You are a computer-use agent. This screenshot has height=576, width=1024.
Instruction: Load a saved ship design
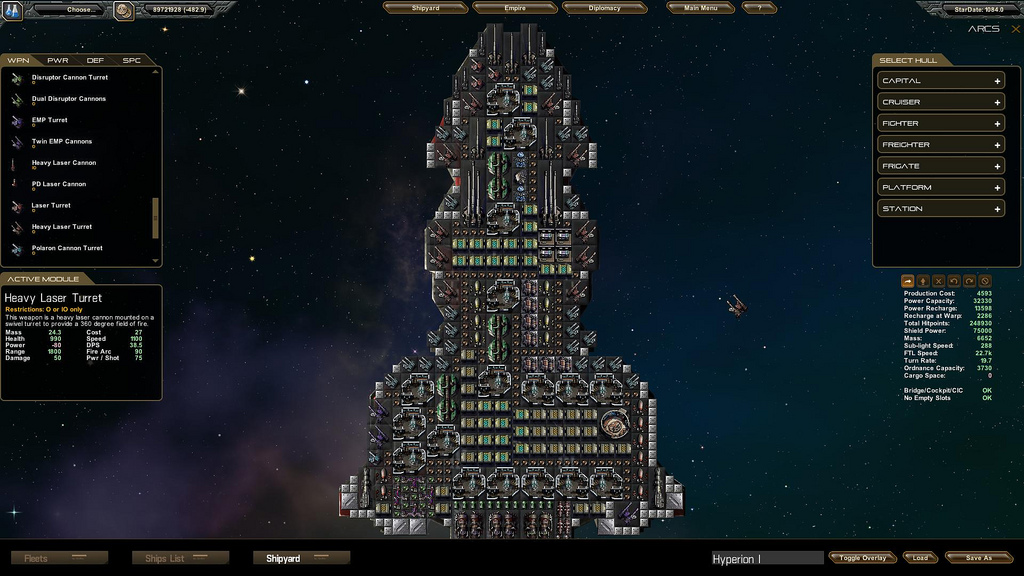[x=920, y=558]
